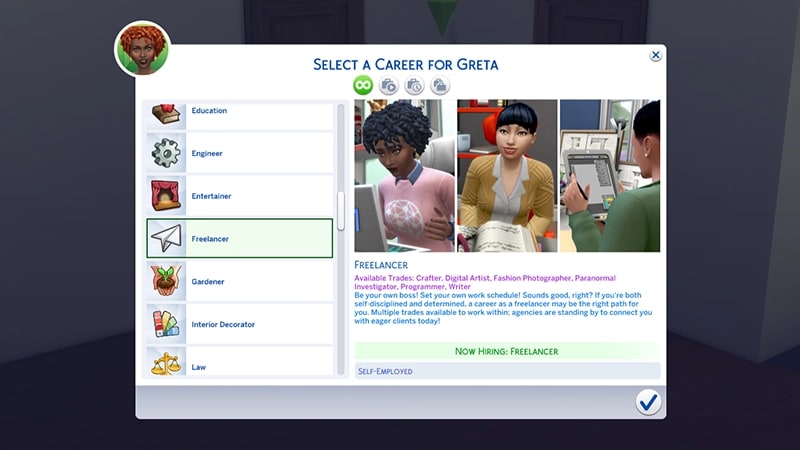The height and width of the screenshot is (450, 800).
Task: Confirm career choice with the checkmark button
Action: coord(648,402)
